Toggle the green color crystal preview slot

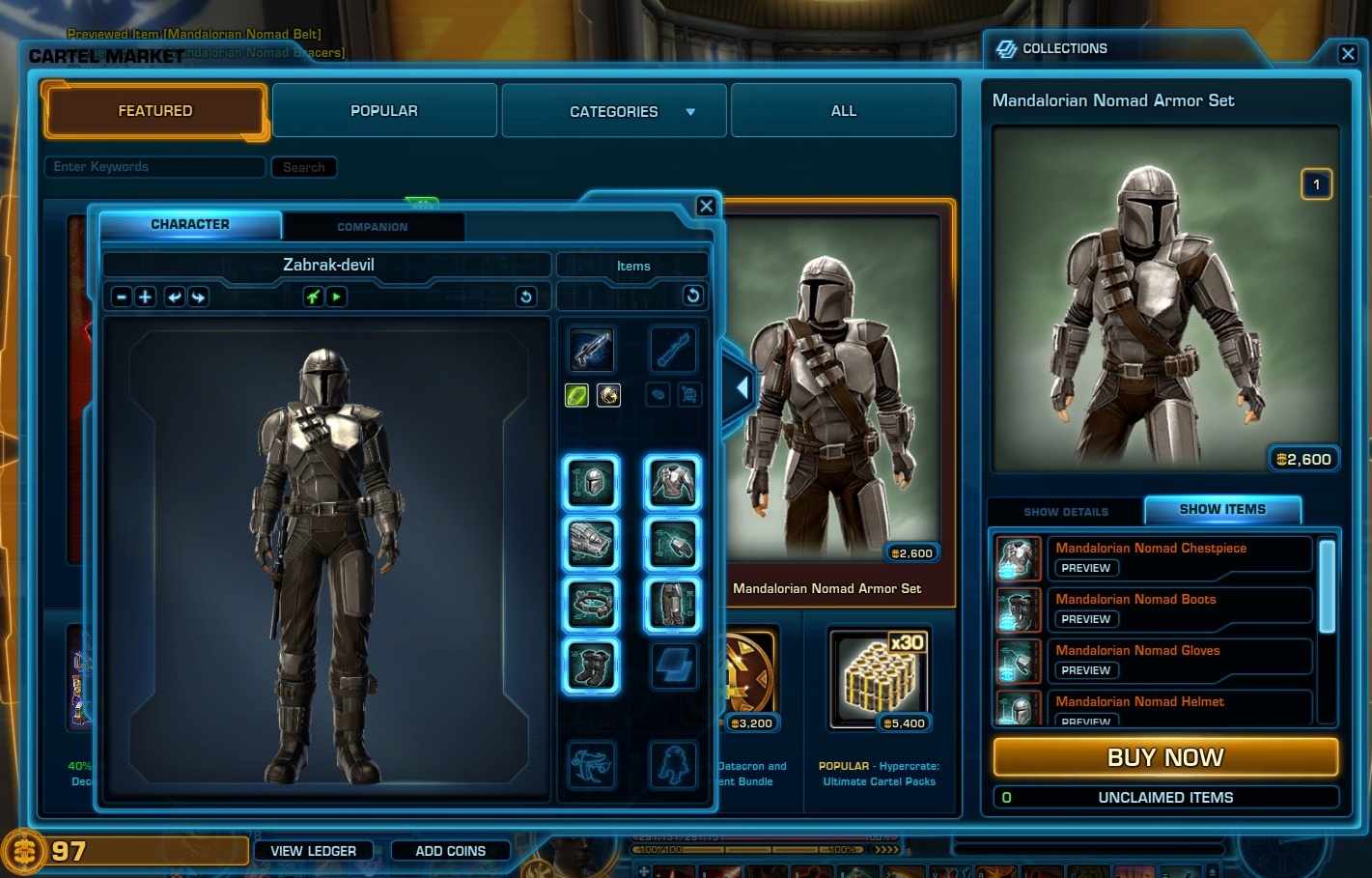tap(576, 394)
